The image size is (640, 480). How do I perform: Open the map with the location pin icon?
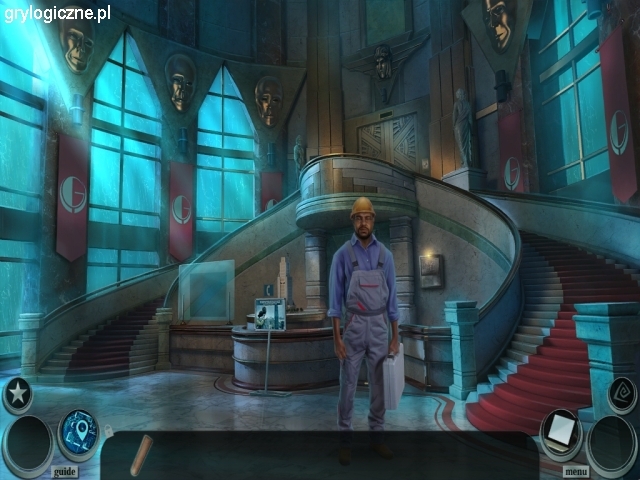click(78, 429)
